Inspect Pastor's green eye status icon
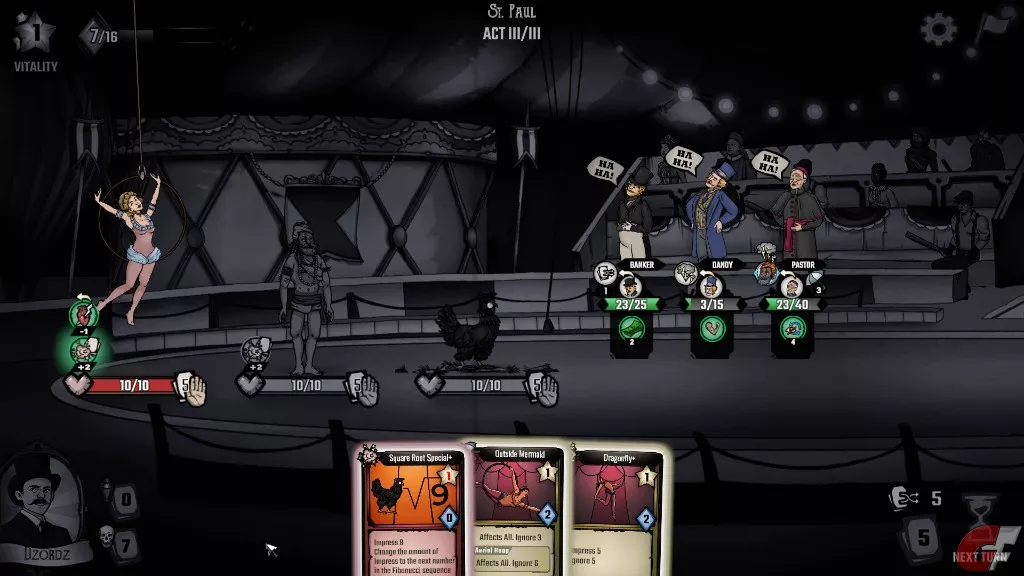The height and width of the screenshot is (576, 1024). tap(790, 327)
